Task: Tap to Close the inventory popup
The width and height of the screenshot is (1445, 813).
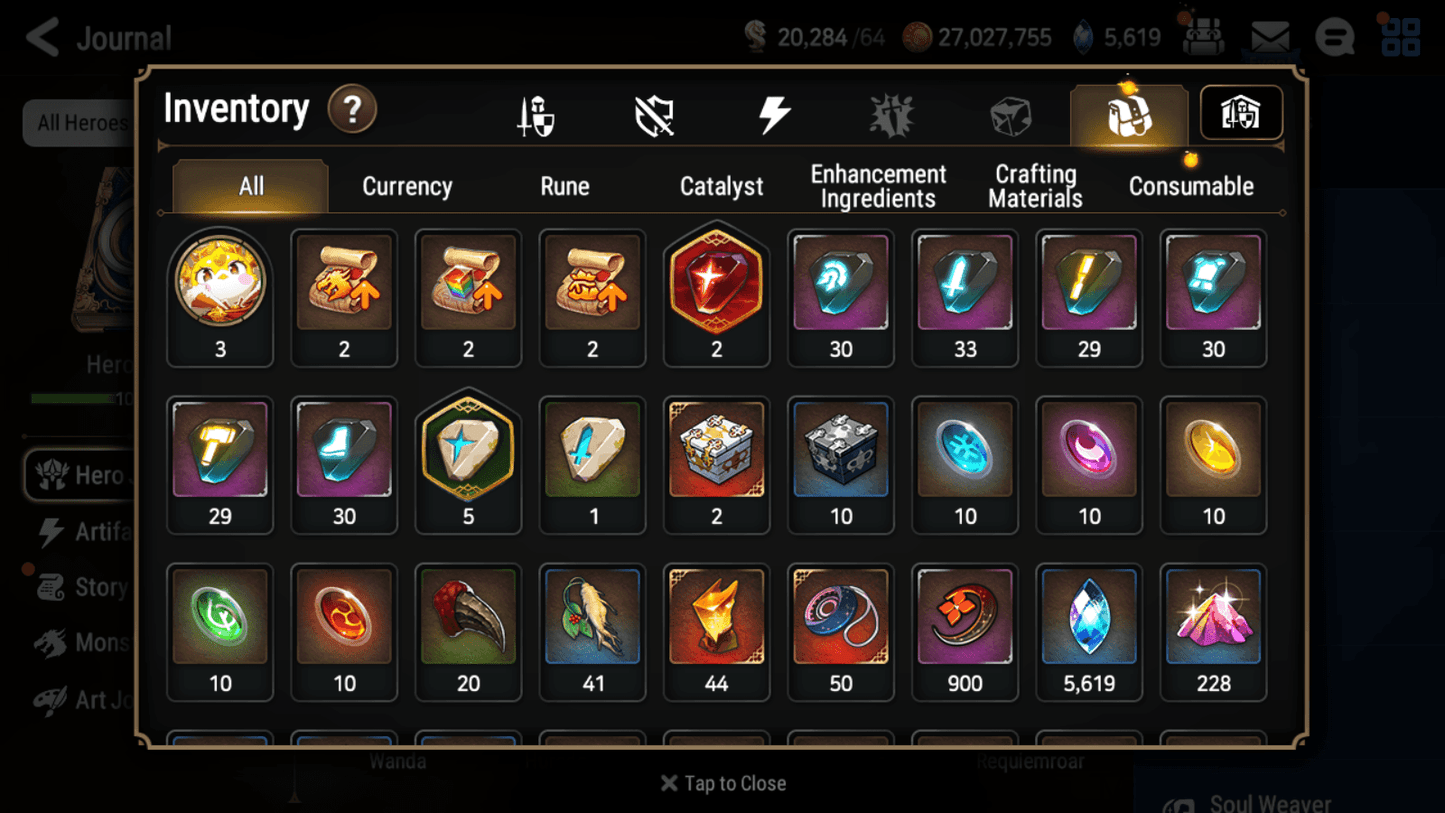Action: click(x=722, y=783)
